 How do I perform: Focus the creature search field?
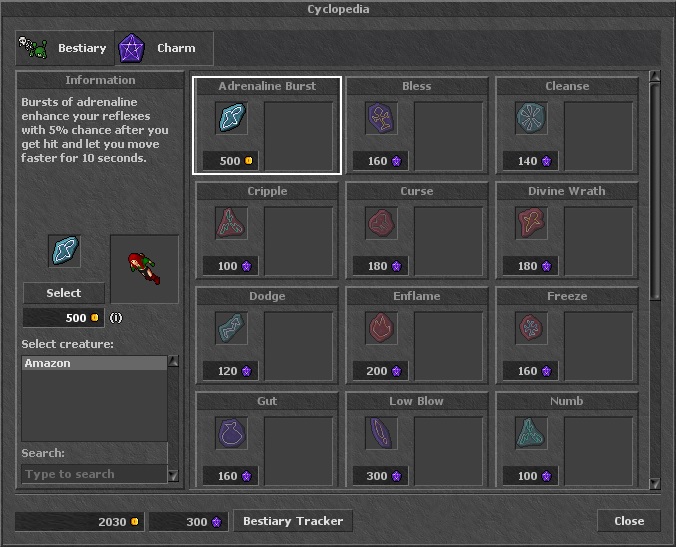coord(93,474)
